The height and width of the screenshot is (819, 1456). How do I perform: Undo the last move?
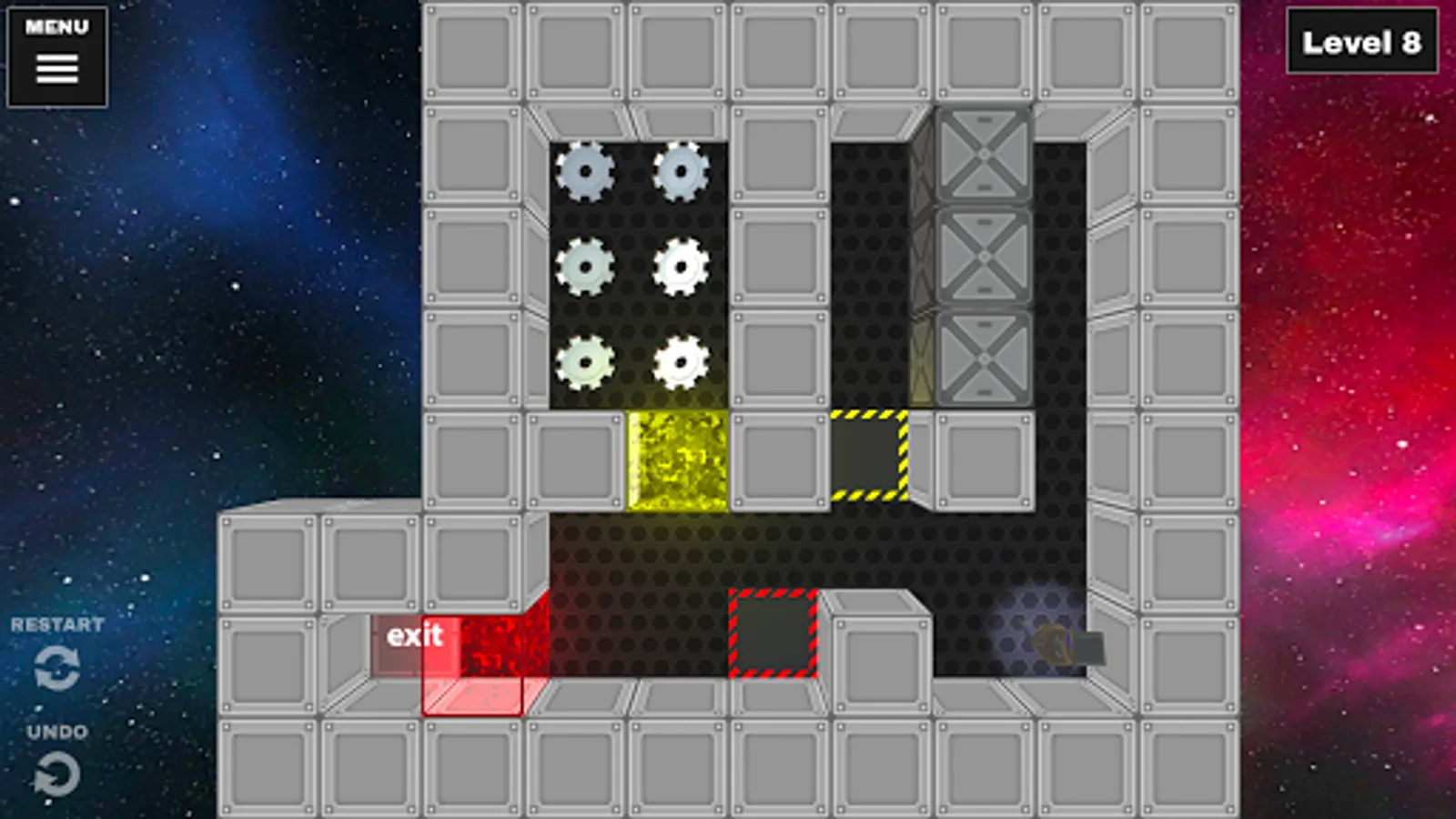click(56, 775)
